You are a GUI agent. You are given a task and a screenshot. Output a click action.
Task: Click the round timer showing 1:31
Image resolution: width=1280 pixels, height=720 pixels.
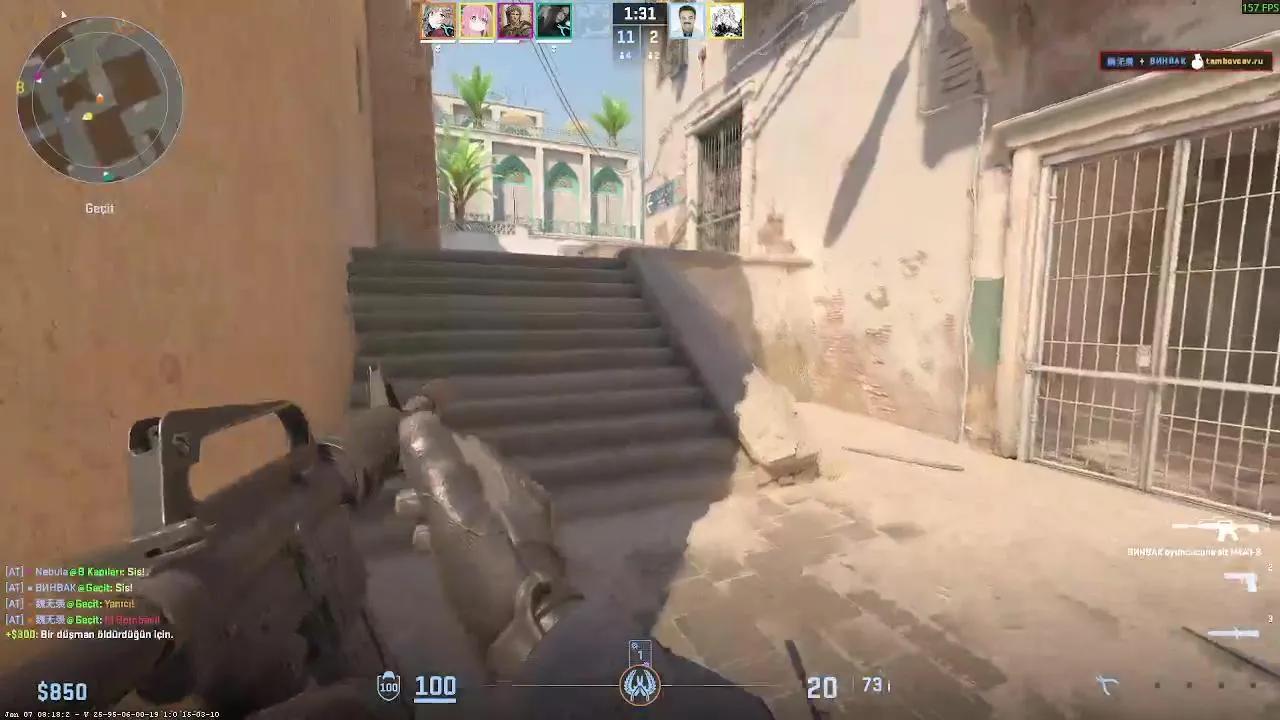click(638, 14)
